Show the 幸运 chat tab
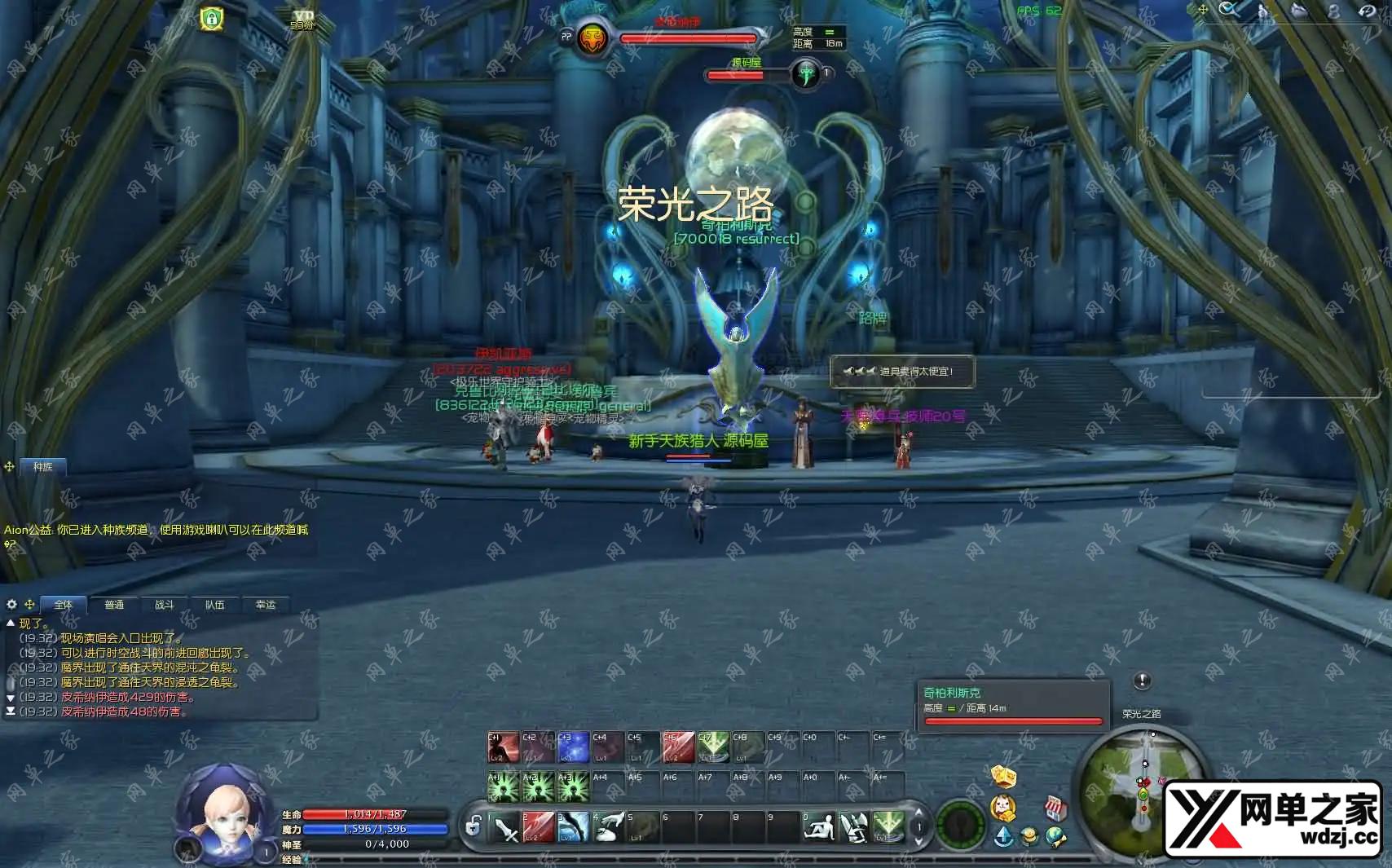Image resolution: width=1392 pixels, height=868 pixels. pos(266,605)
